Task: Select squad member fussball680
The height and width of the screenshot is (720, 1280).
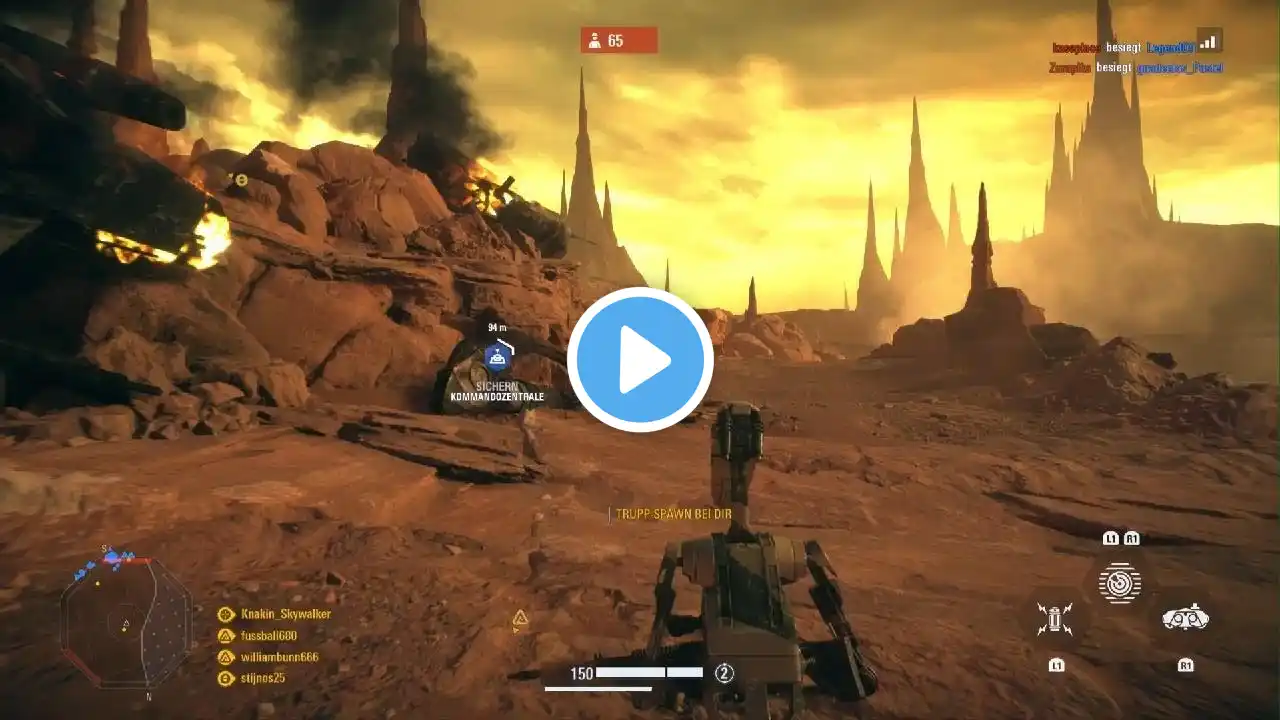Action: coord(268,635)
